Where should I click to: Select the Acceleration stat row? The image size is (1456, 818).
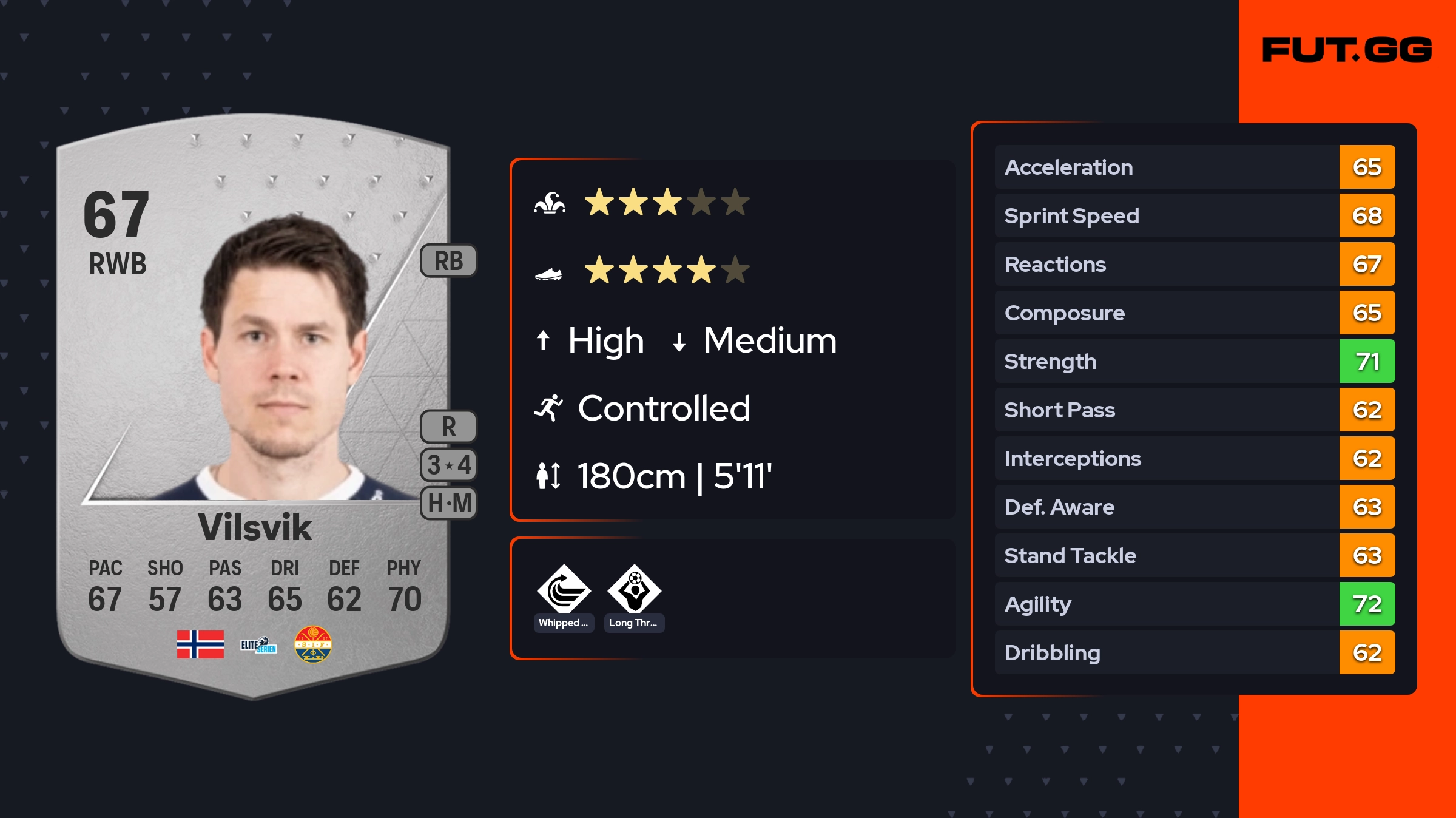[x=1194, y=167]
